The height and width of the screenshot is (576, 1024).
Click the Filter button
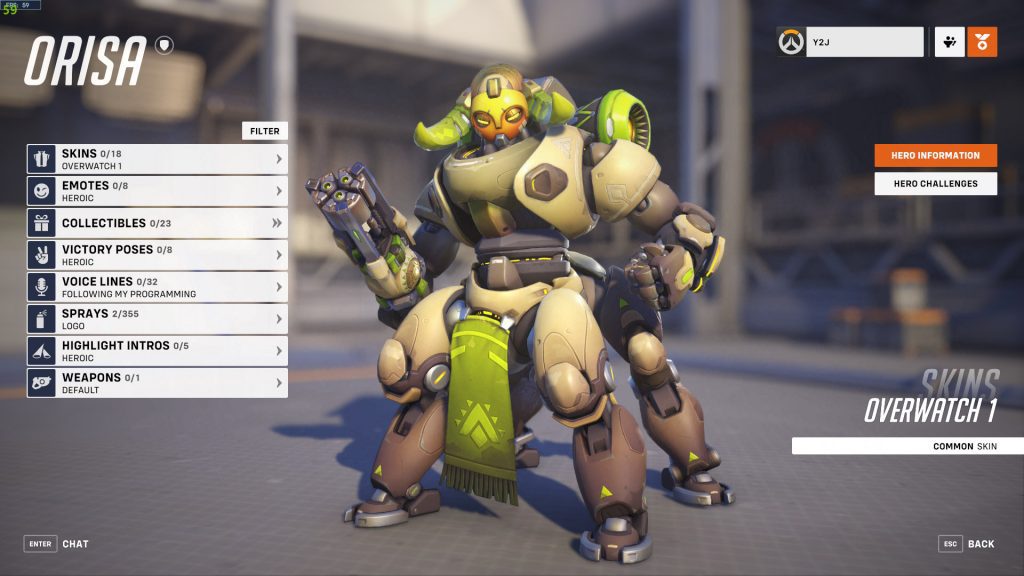[265, 131]
